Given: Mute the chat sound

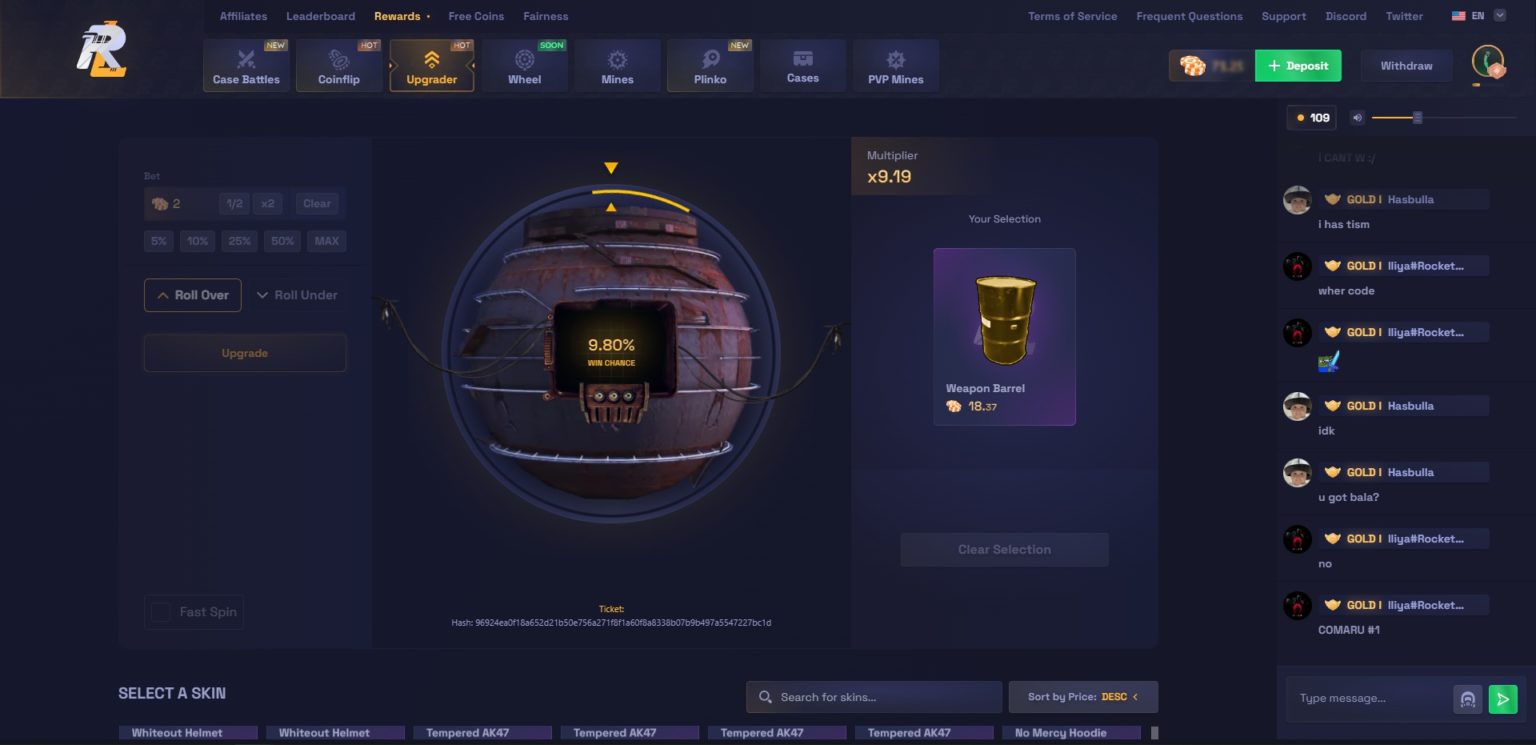Looking at the screenshot, I should click(x=1356, y=117).
